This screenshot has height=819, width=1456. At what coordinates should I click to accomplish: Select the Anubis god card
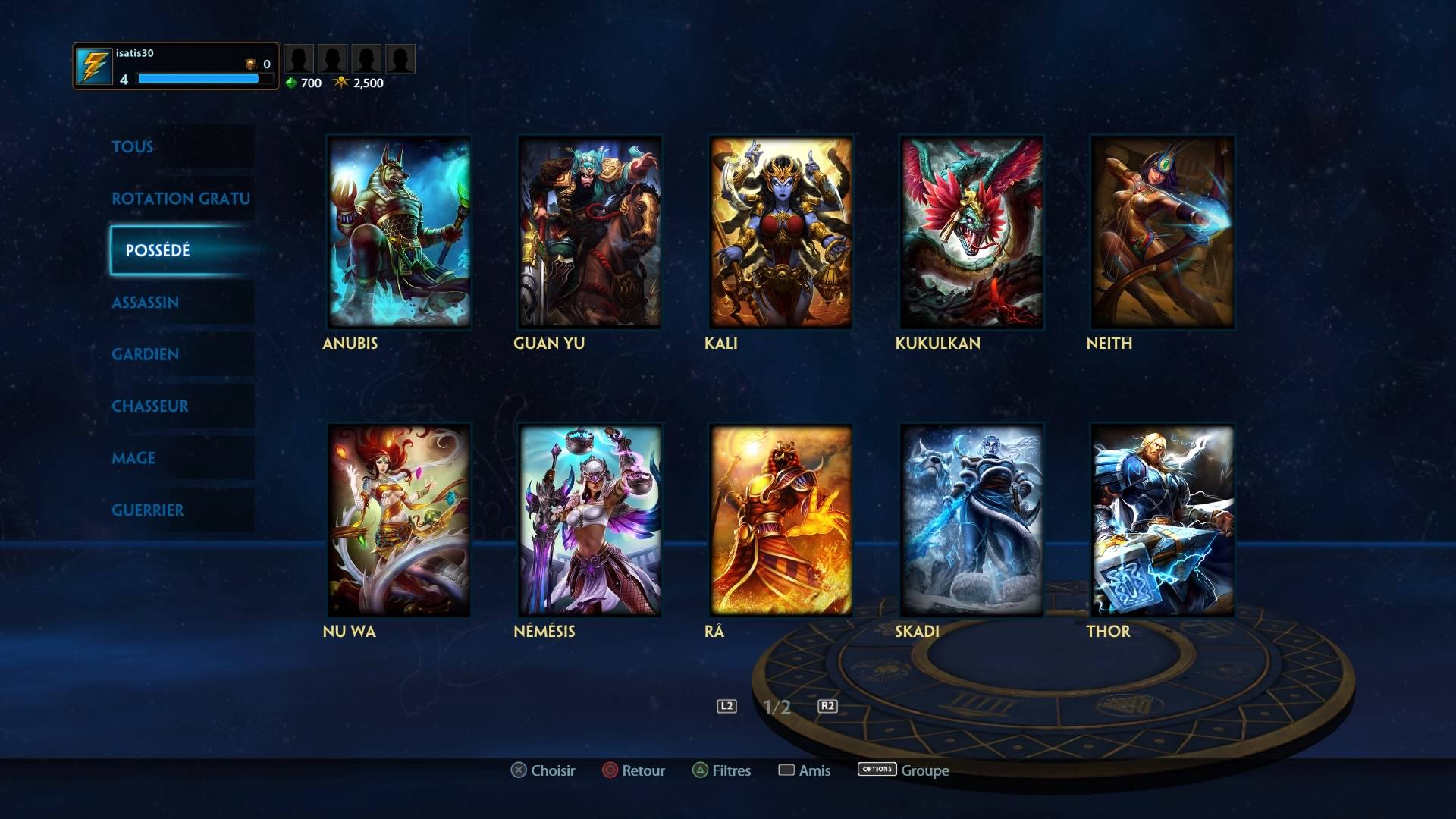[x=399, y=232]
